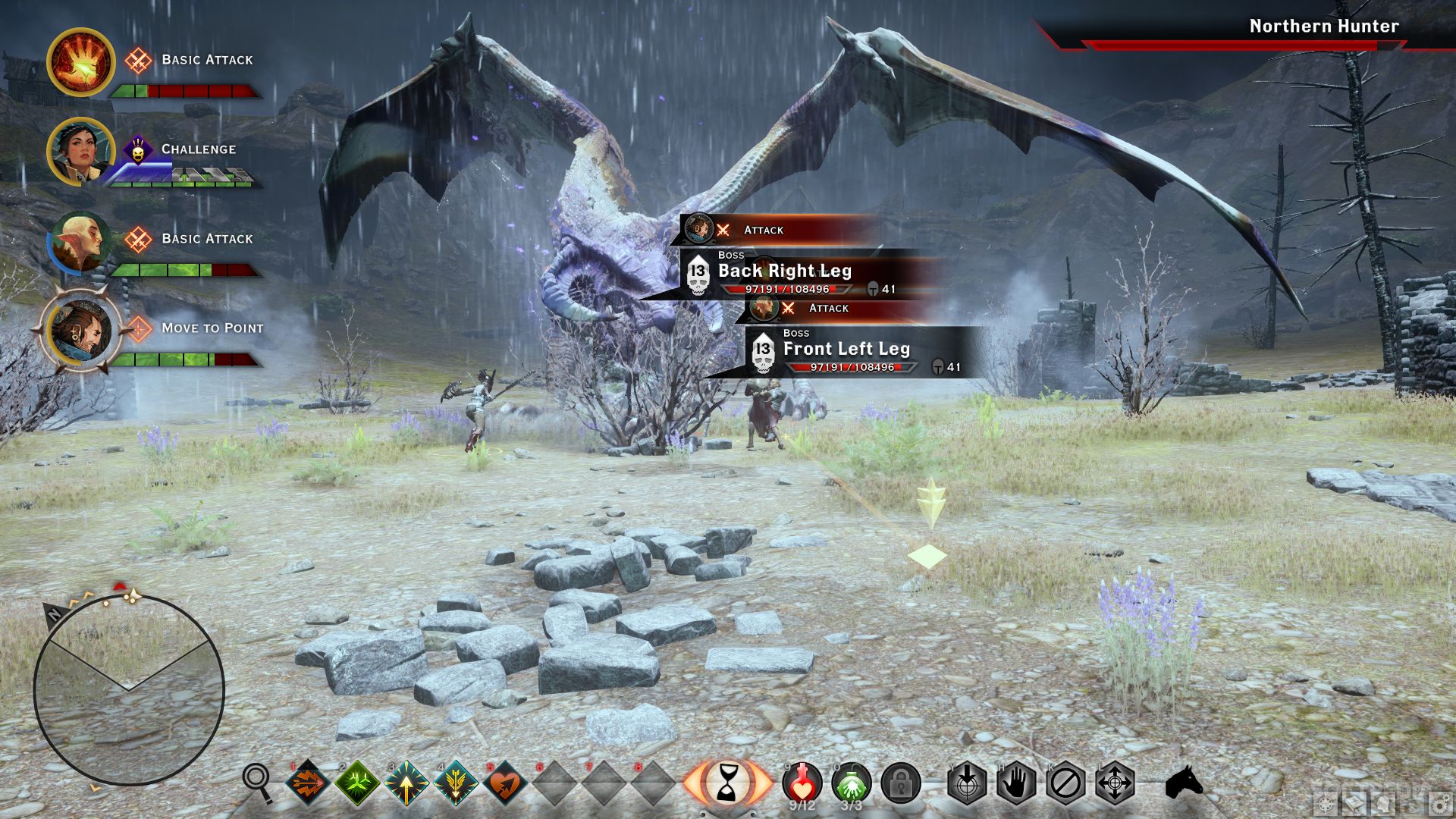1456x819 pixels.
Task: Select Cassandra's party portrait
Action: (x=79, y=152)
